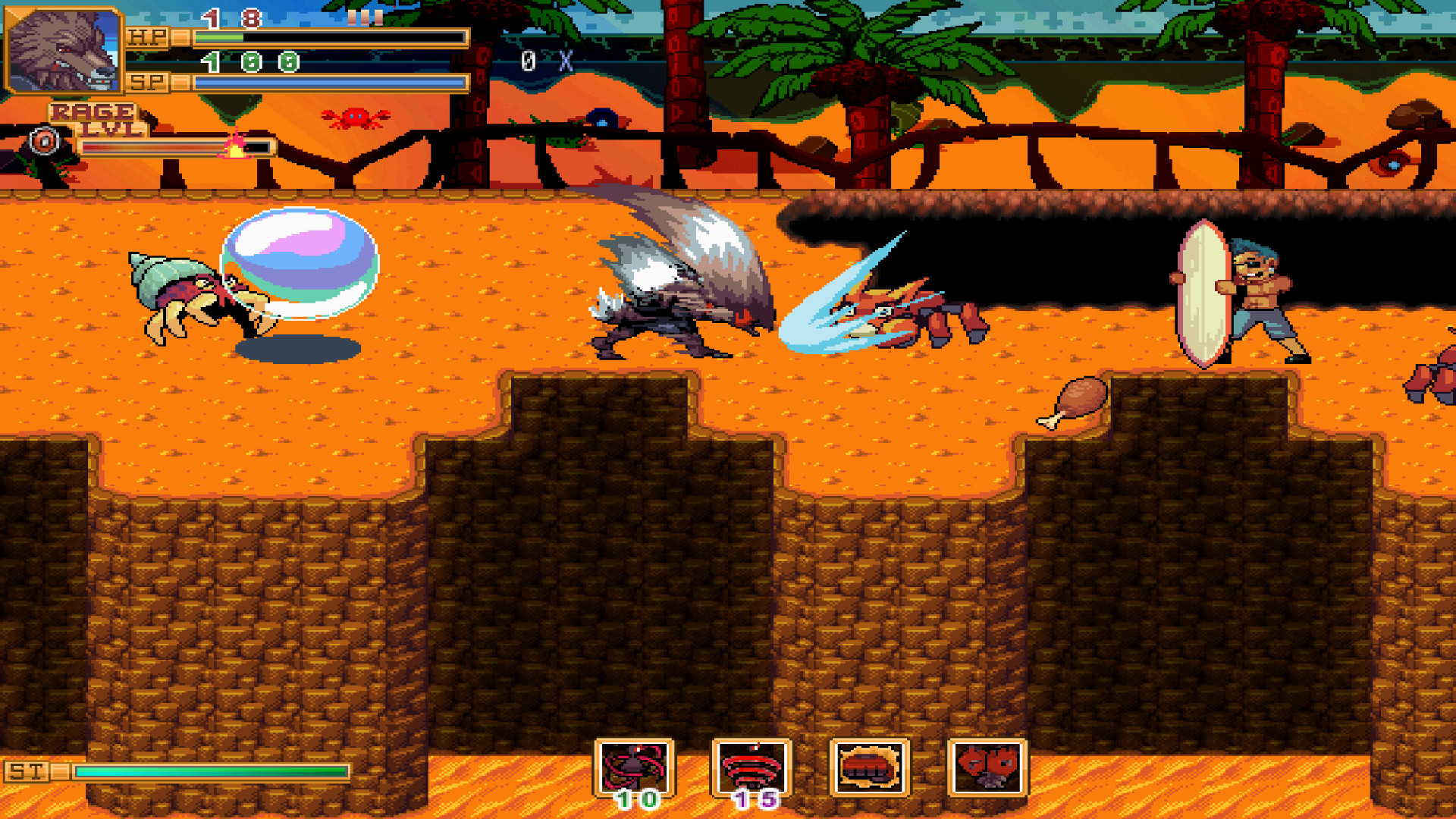Click the RAGE LVL medallion emblem
The height and width of the screenshot is (819, 1456).
click(x=43, y=140)
